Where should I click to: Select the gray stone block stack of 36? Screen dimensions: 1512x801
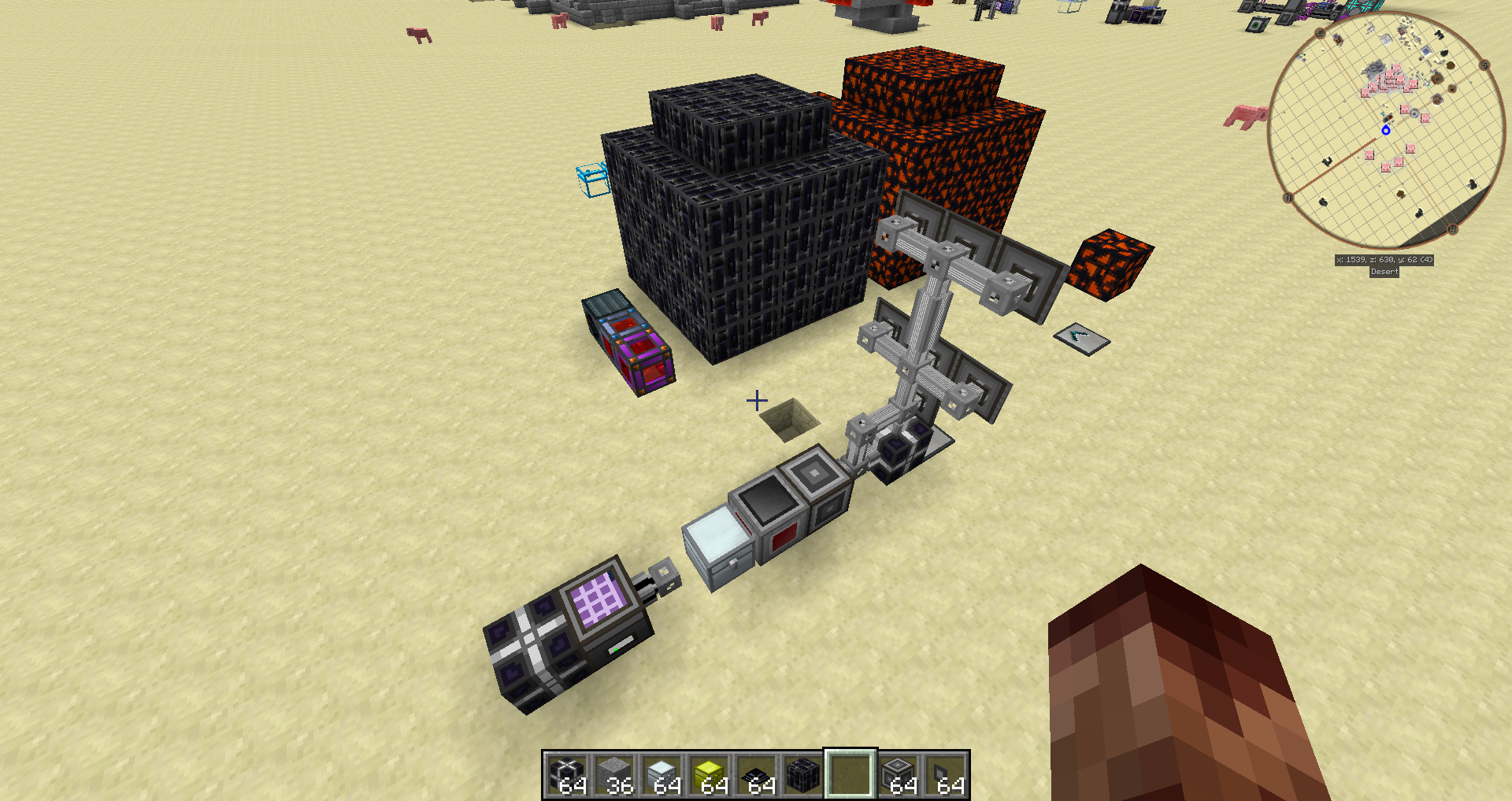(614, 775)
